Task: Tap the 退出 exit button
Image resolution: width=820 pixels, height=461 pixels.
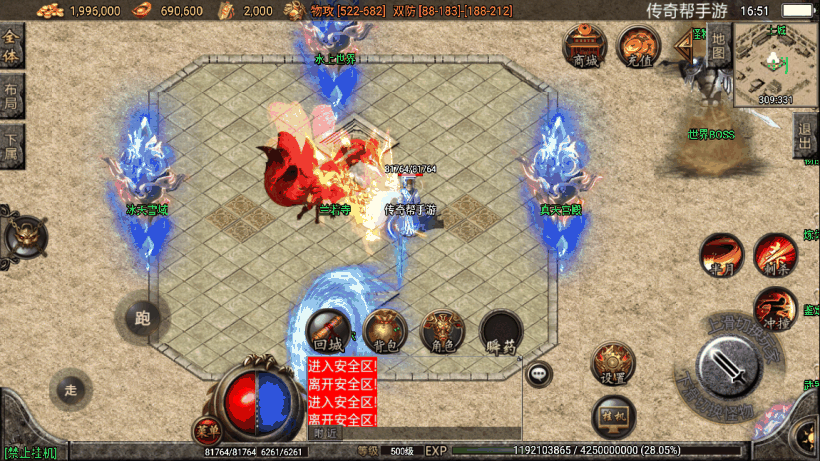Action: [805, 136]
